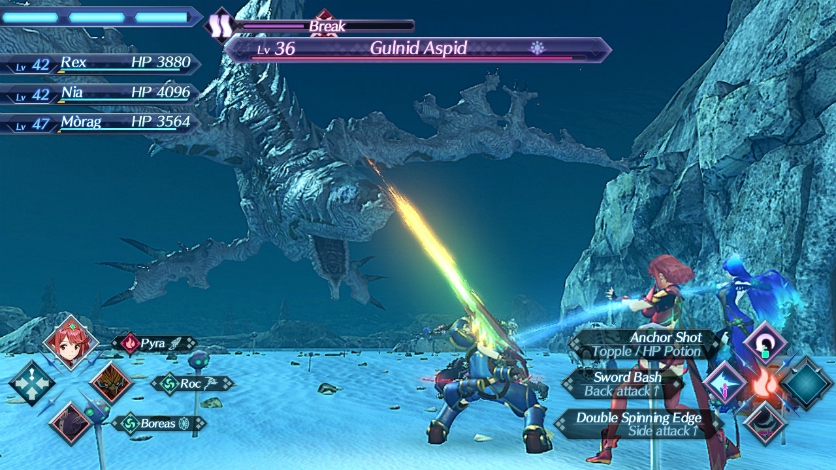Screen dimensions: 836x470
Task: Switch to the Roc blade portrait
Action: pos(110,382)
